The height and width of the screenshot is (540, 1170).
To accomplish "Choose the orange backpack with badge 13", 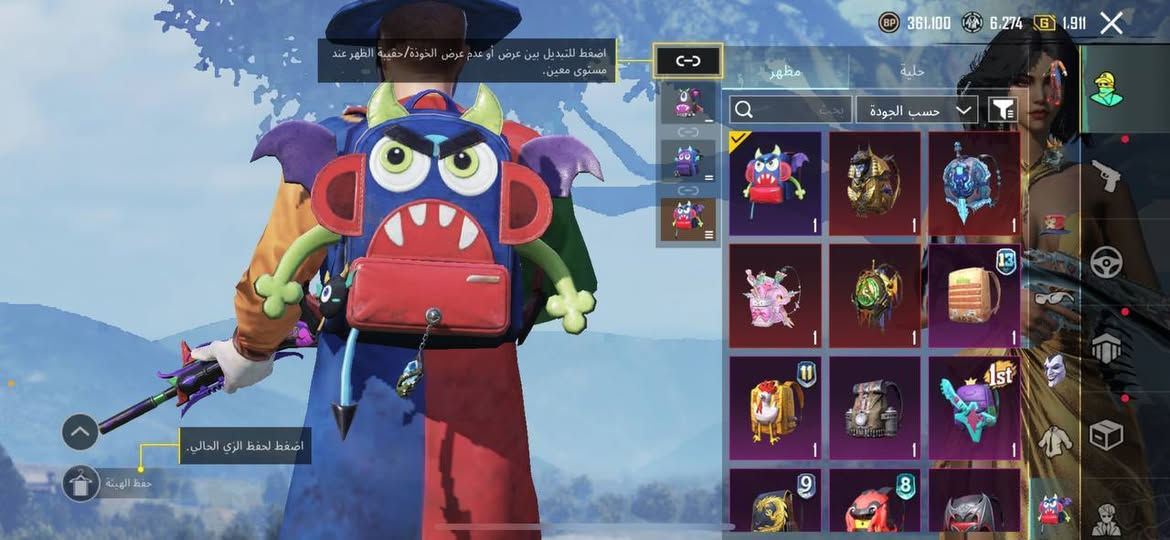I will pos(975,296).
